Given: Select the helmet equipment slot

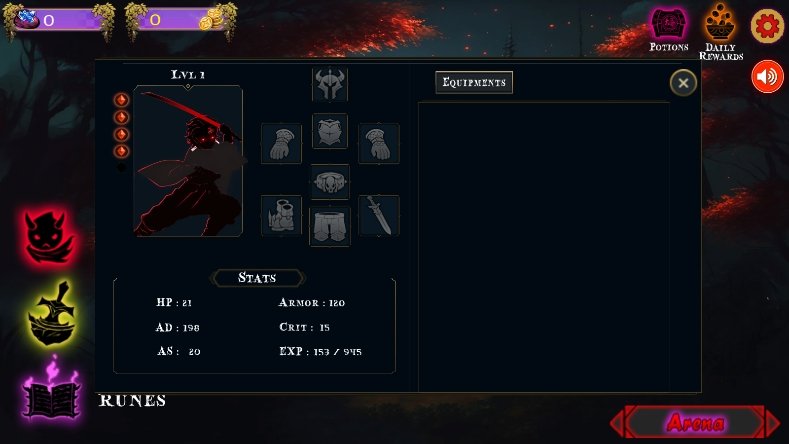Looking at the screenshot, I should click(x=330, y=84).
